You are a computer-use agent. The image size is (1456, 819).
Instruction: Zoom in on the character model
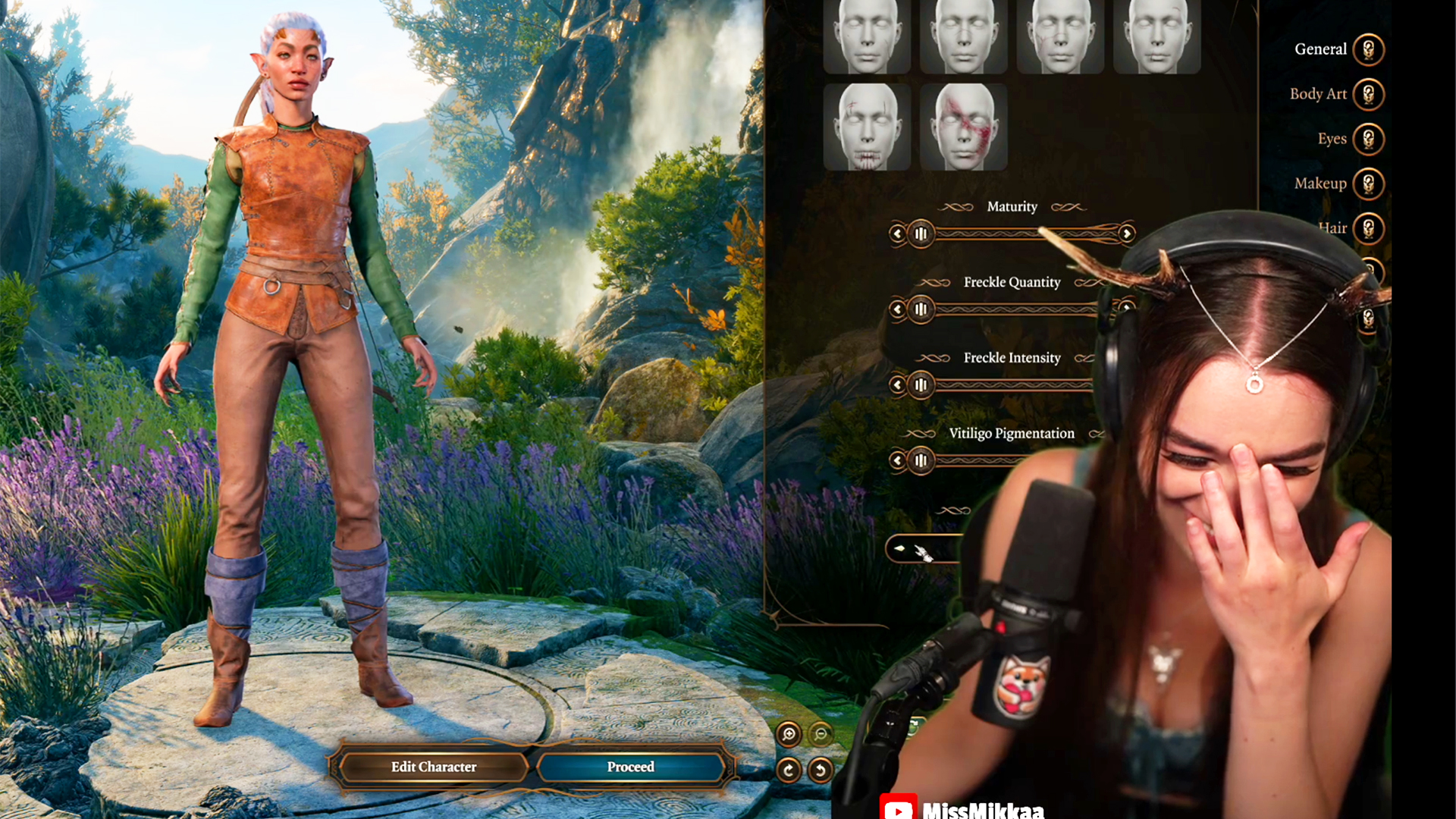click(x=789, y=734)
